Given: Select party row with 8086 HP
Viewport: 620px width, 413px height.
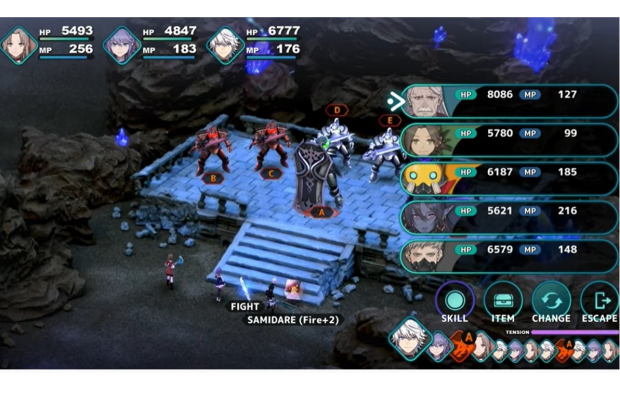Looking at the screenshot, I should [x=509, y=100].
